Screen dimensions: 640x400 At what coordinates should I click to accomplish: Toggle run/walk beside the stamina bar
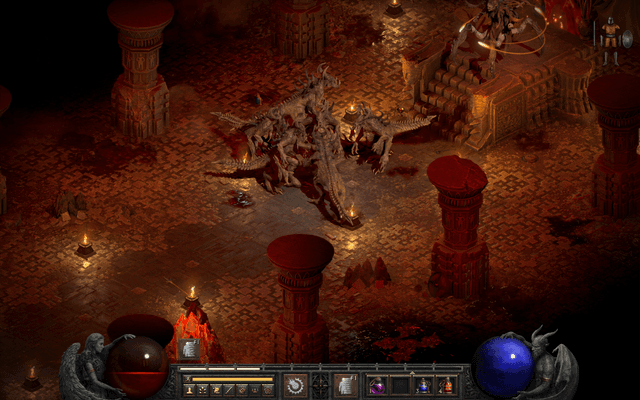(x=187, y=379)
